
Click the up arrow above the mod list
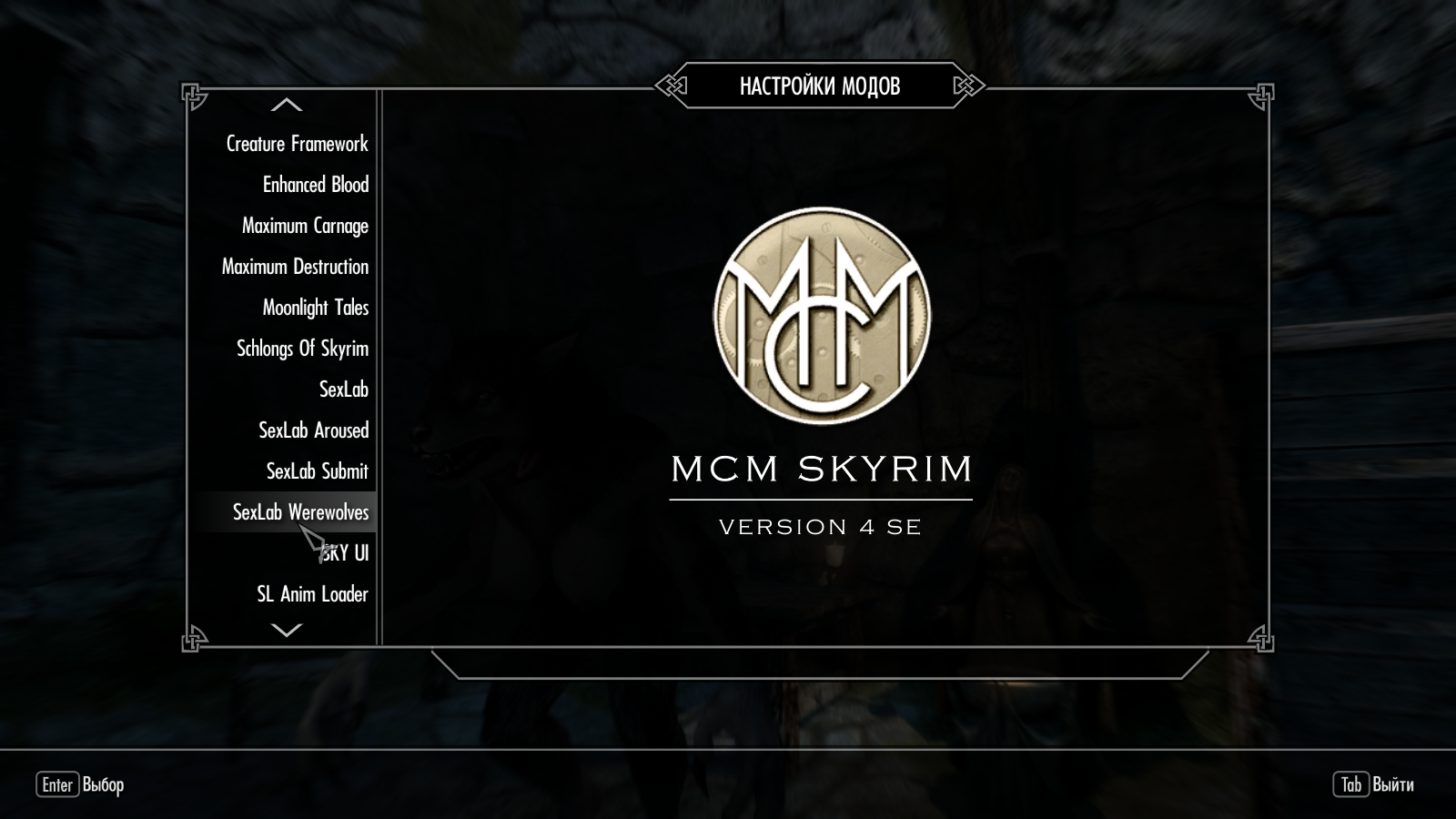coord(287,105)
